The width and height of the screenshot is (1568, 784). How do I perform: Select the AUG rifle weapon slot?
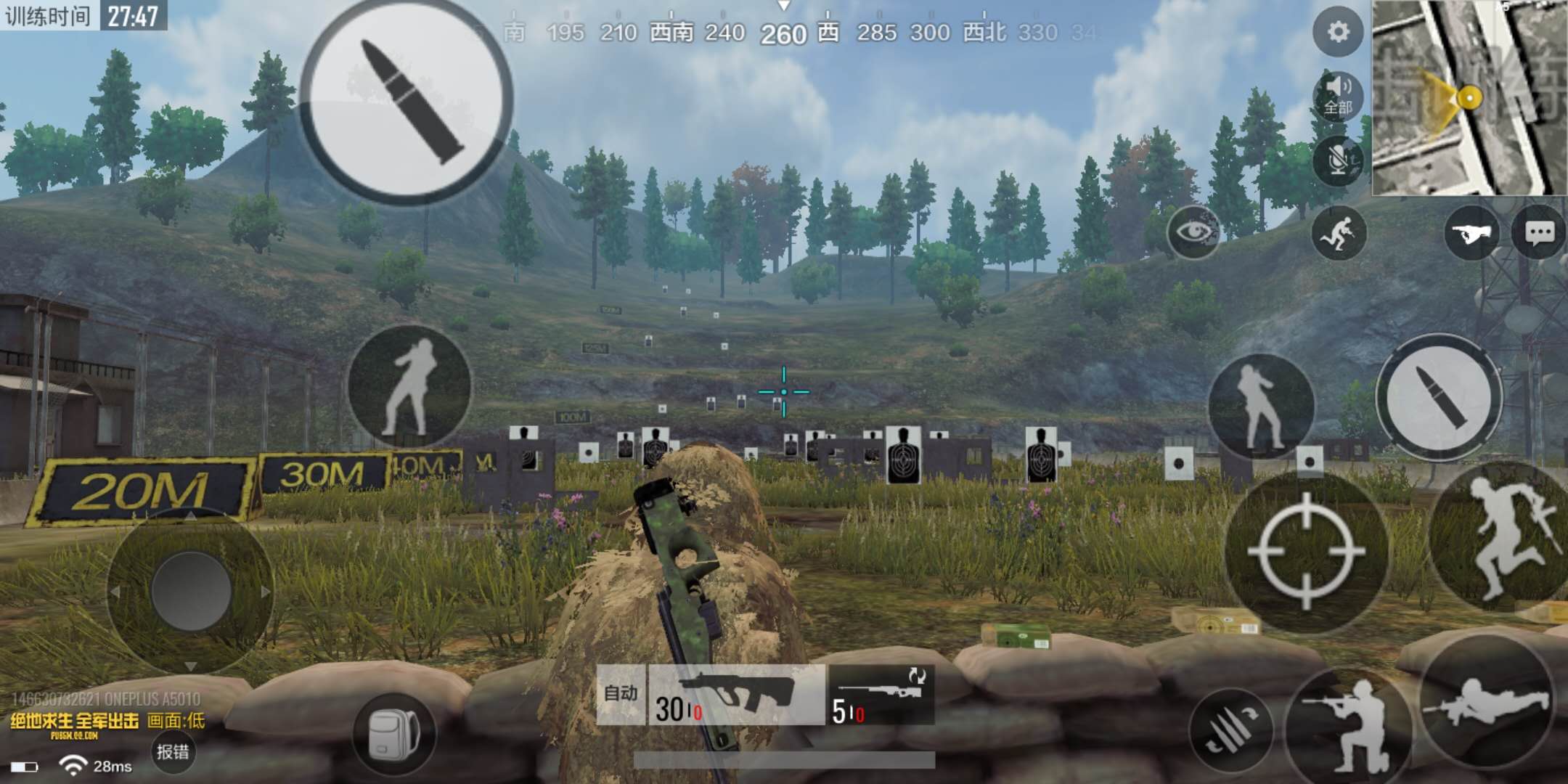tap(736, 695)
